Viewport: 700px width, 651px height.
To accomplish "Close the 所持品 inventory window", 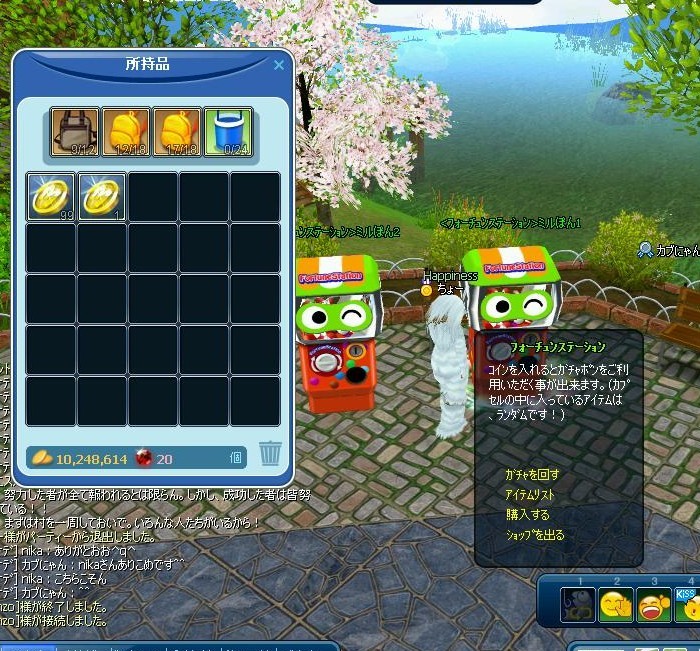I will (279, 66).
